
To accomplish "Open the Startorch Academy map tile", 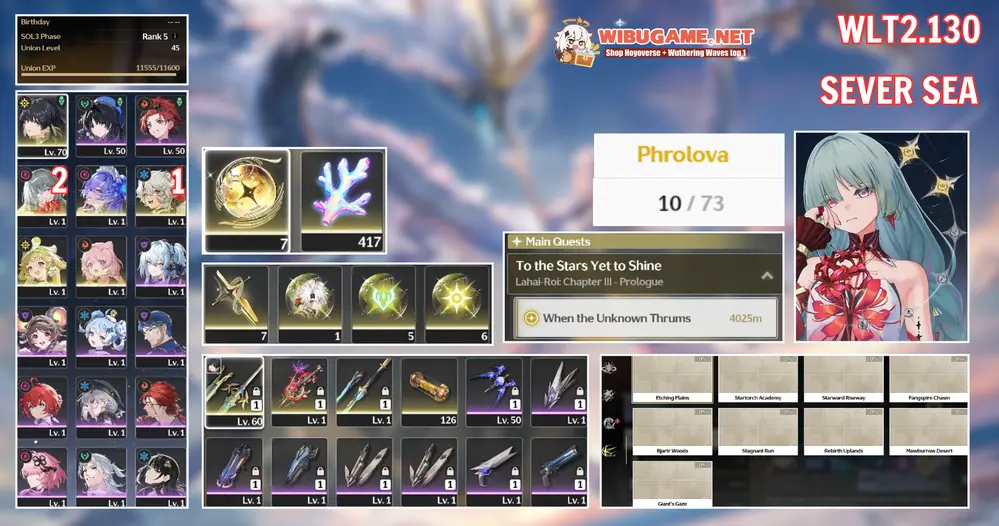I will 757,379.
